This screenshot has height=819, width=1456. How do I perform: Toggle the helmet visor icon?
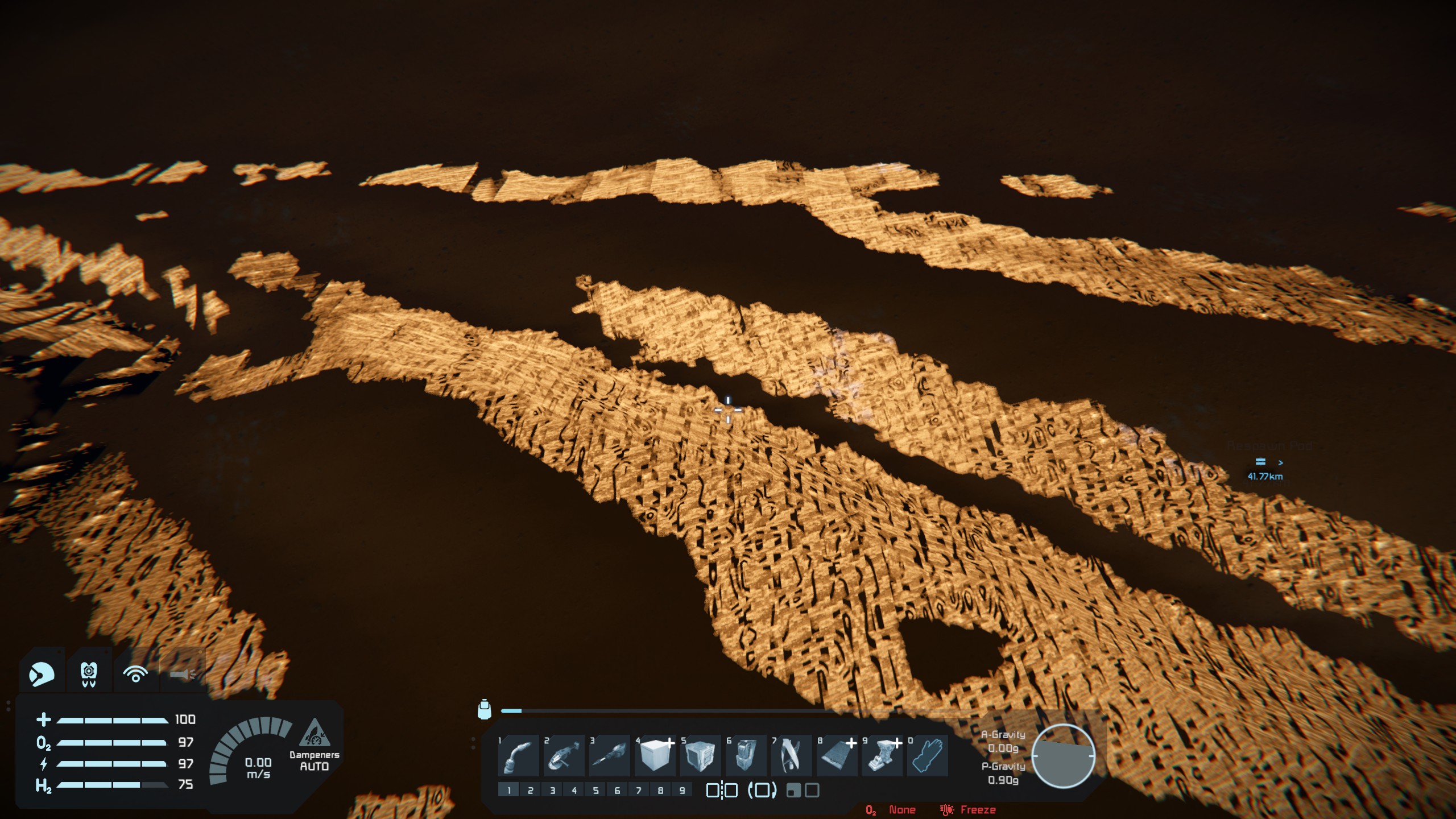point(42,674)
